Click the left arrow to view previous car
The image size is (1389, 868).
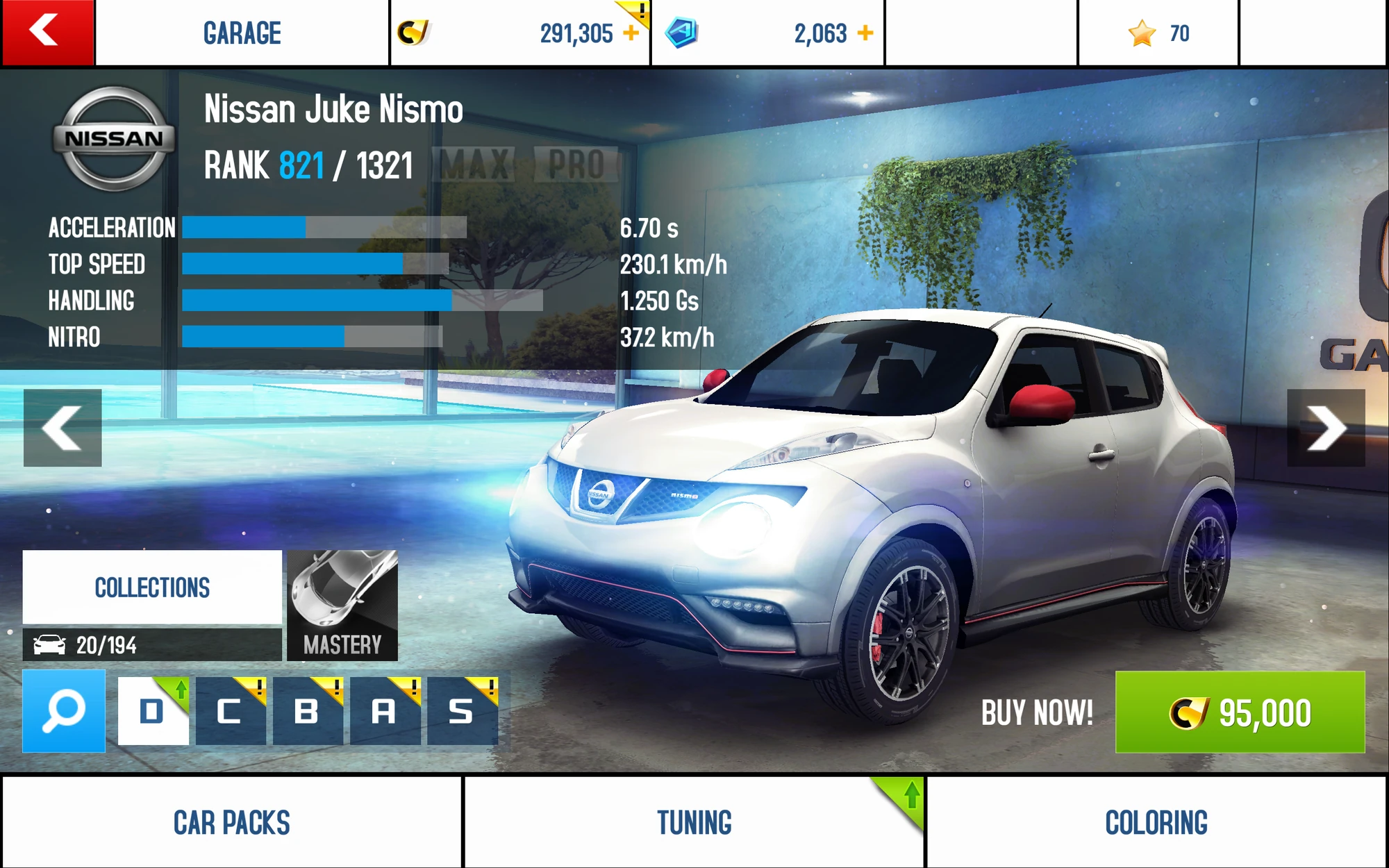(63, 428)
